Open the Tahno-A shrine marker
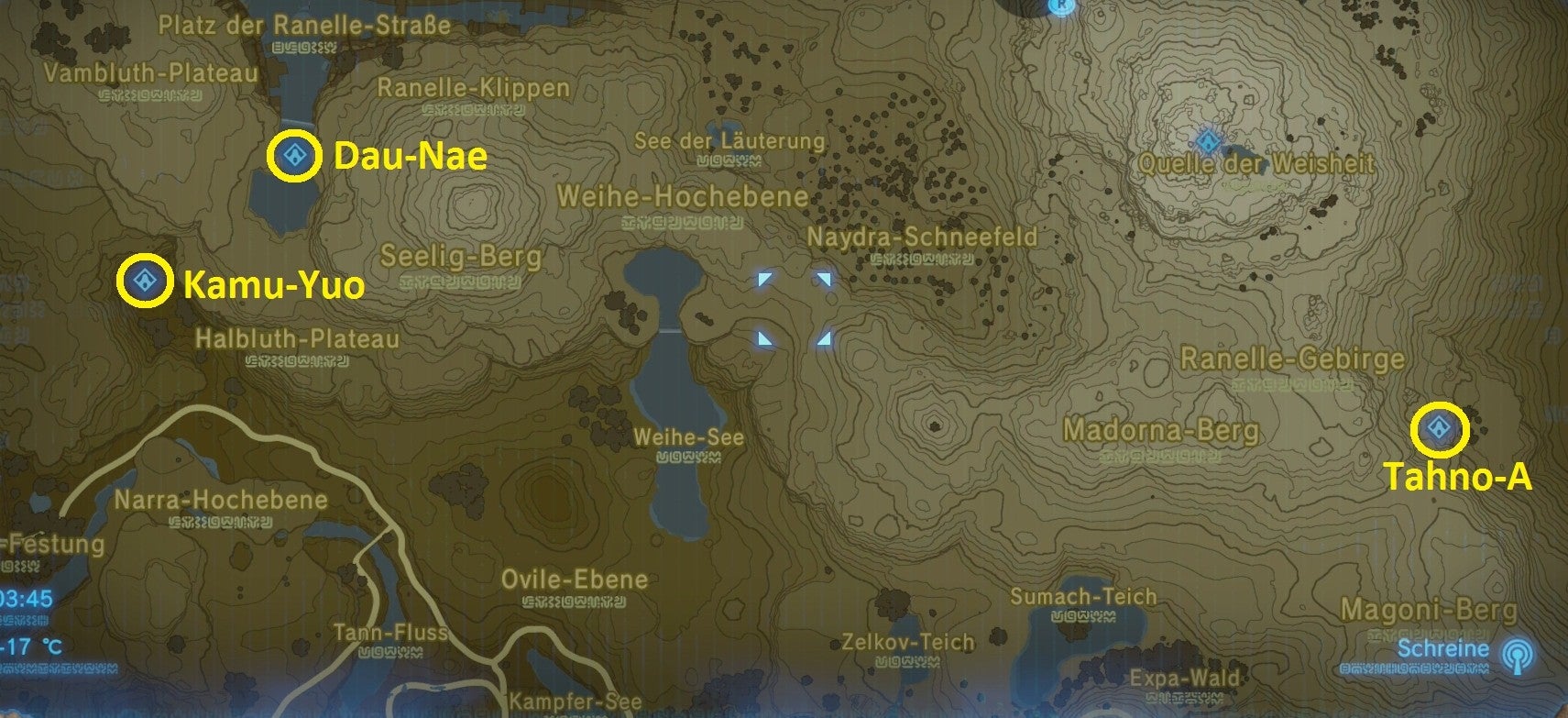Screen dimensions: 1568x718 click(x=1440, y=427)
